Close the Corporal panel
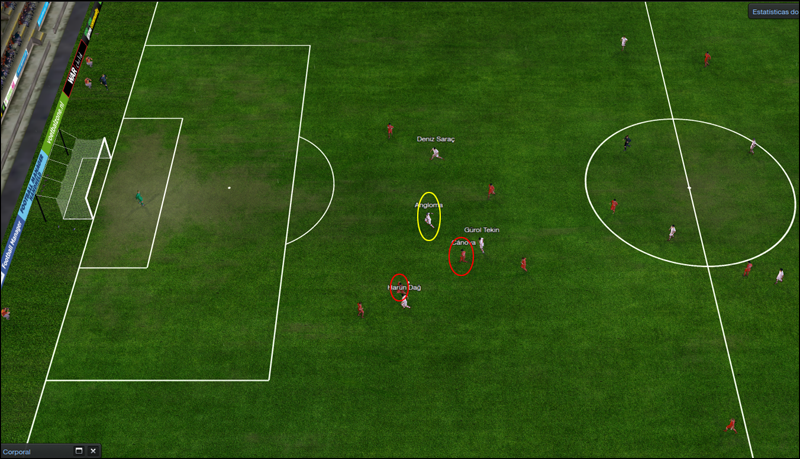 (x=93, y=451)
